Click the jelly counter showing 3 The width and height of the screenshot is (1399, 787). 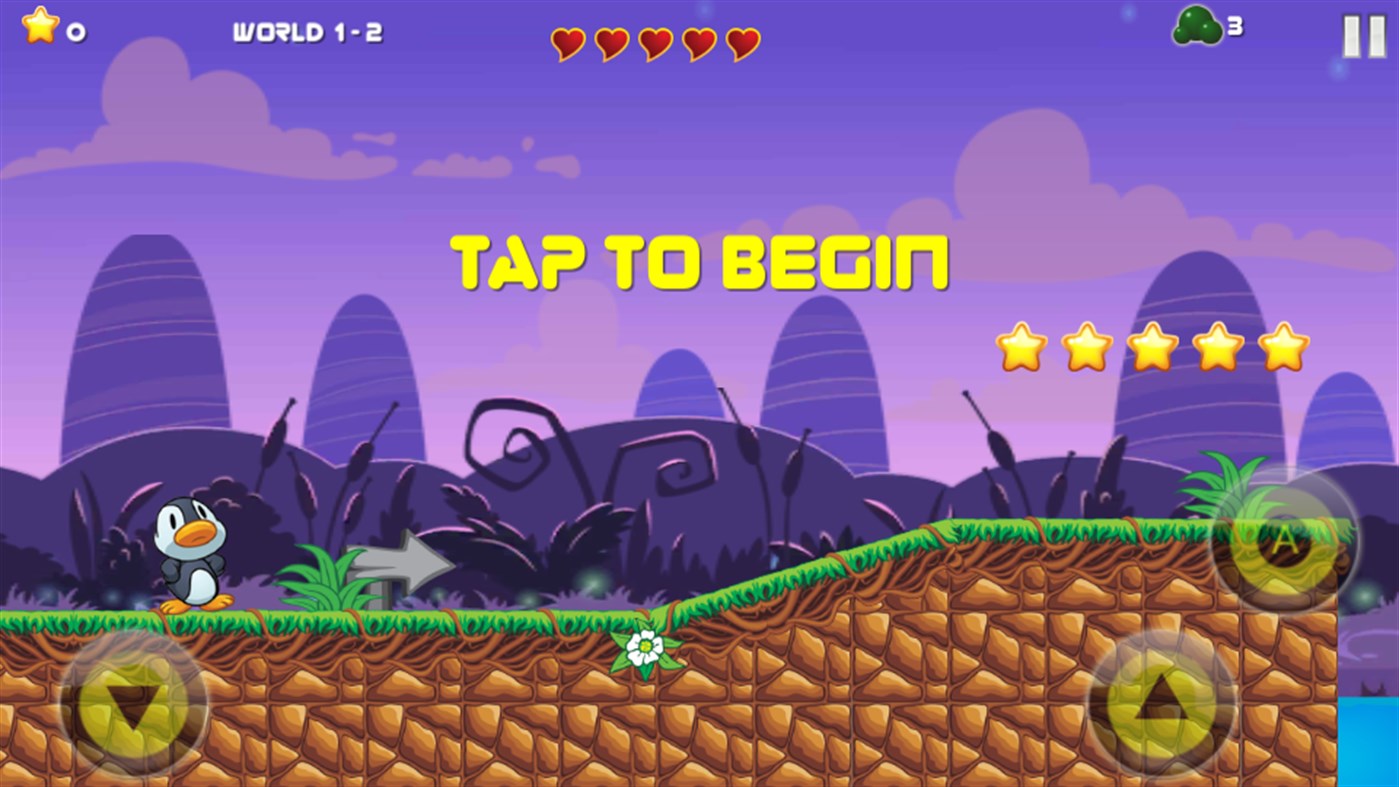point(1234,28)
